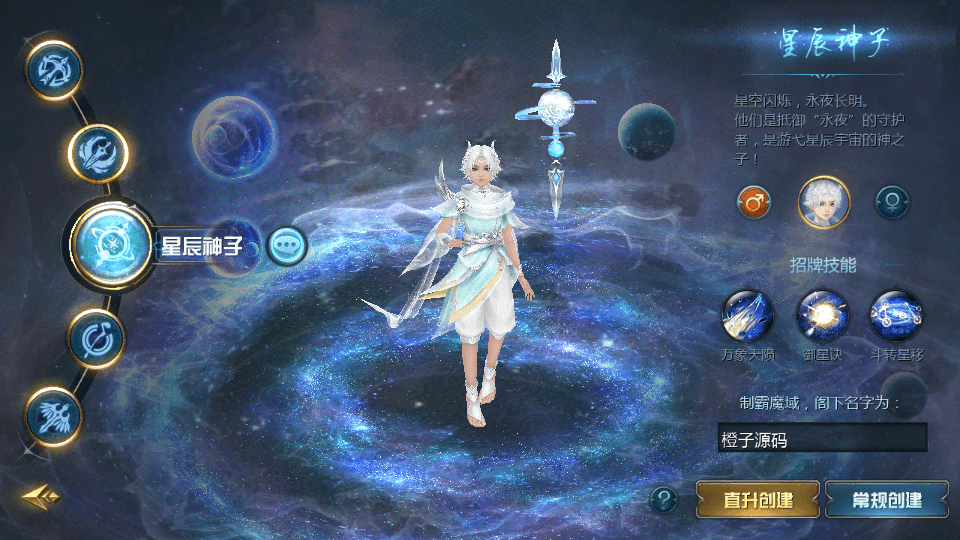Select the bow class icon
The image size is (960, 540).
click(x=54, y=69)
